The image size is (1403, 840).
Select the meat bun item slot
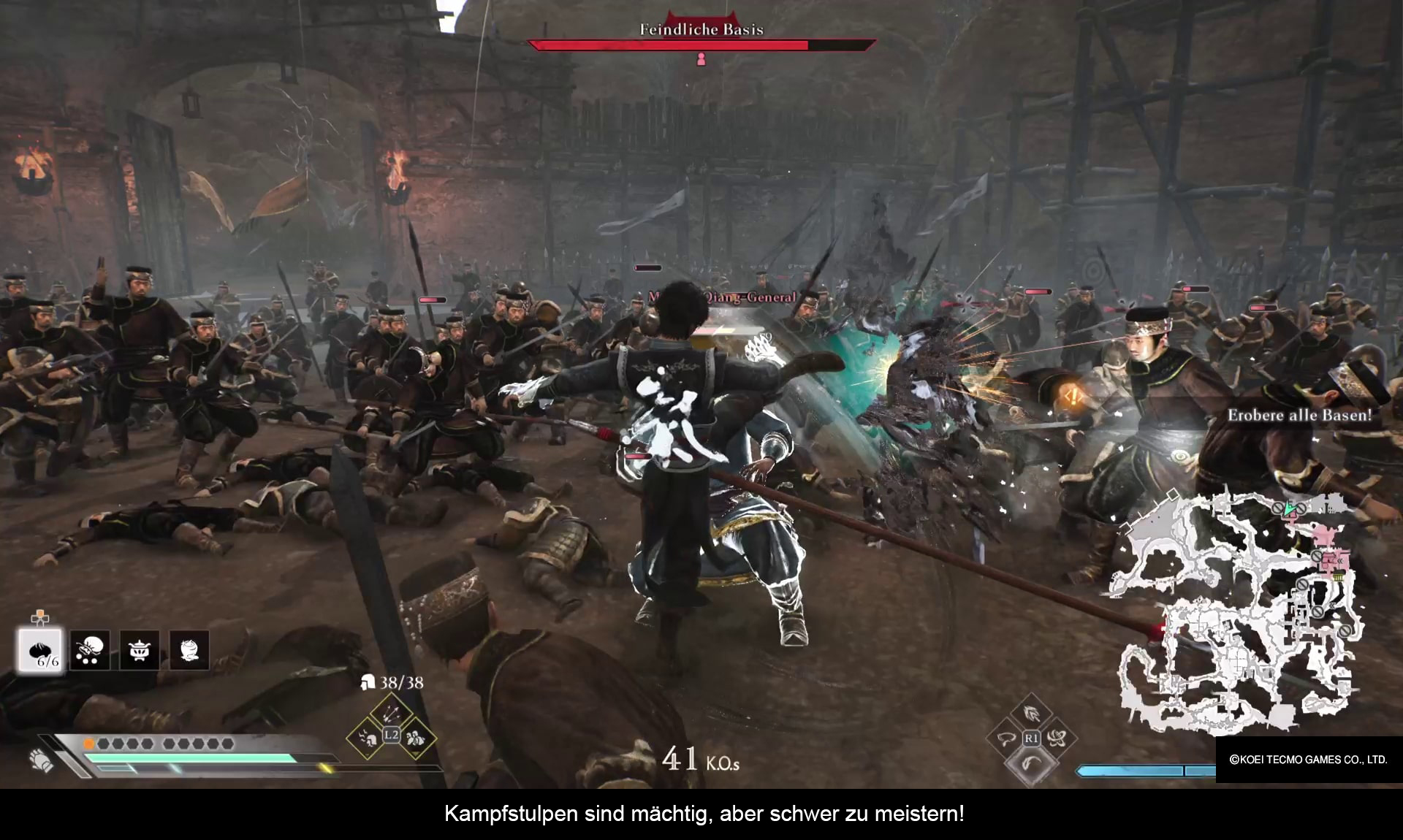pos(40,649)
